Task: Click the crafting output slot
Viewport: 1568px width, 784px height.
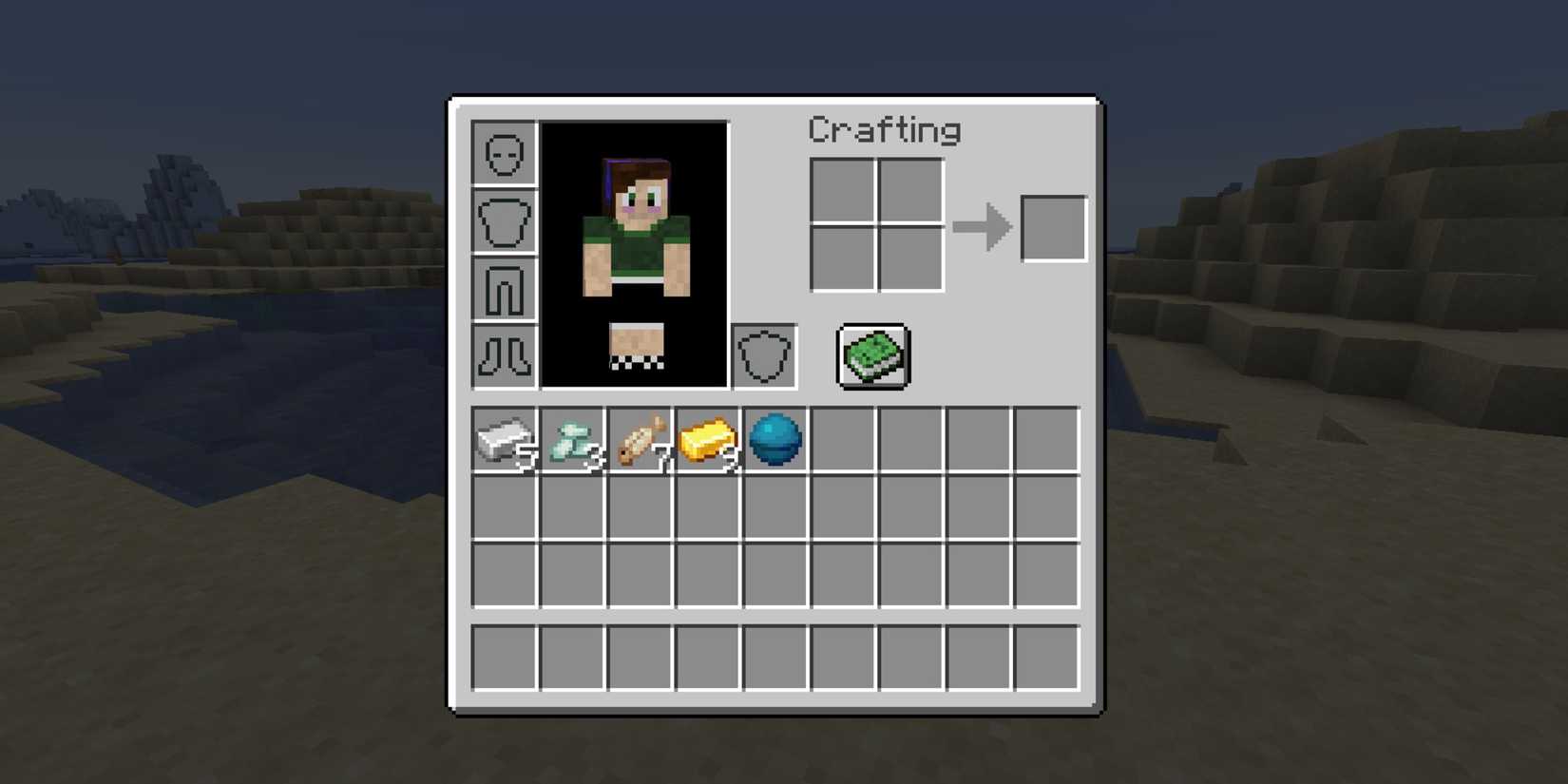Action: pyautogui.click(x=1053, y=228)
